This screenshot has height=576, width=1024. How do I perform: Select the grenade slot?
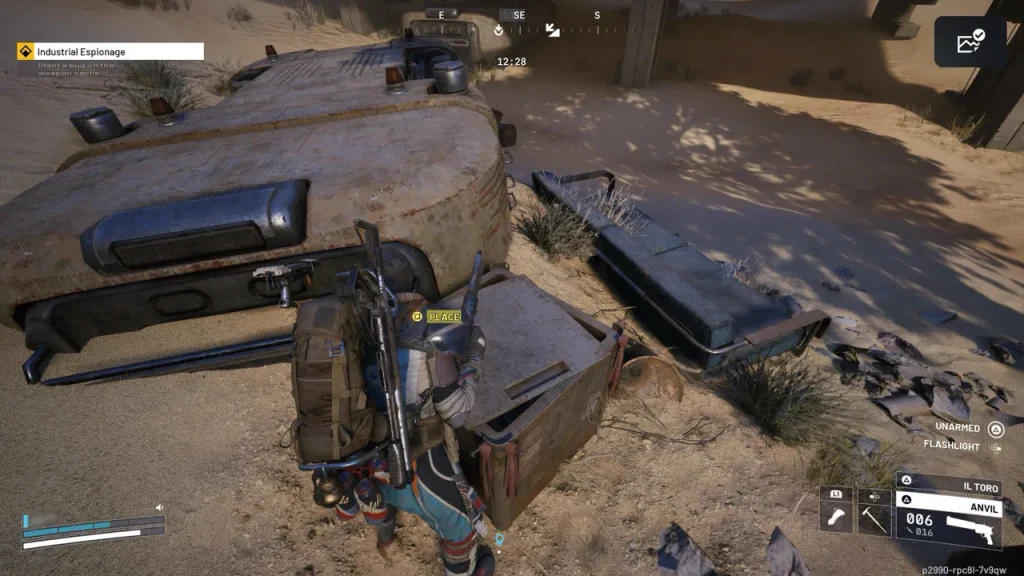pos(836,516)
